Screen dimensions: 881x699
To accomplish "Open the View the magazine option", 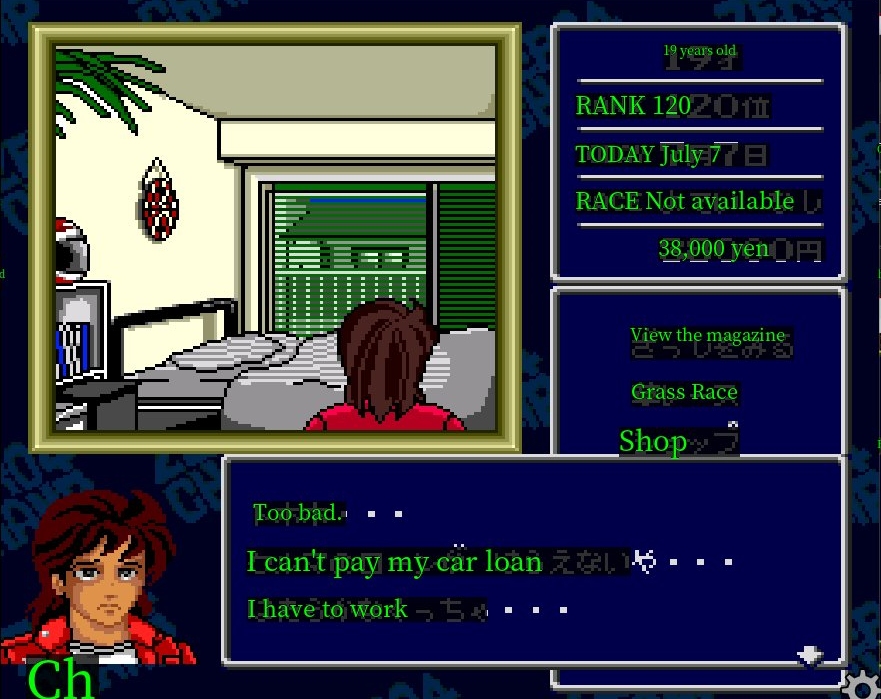I will [708, 336].
